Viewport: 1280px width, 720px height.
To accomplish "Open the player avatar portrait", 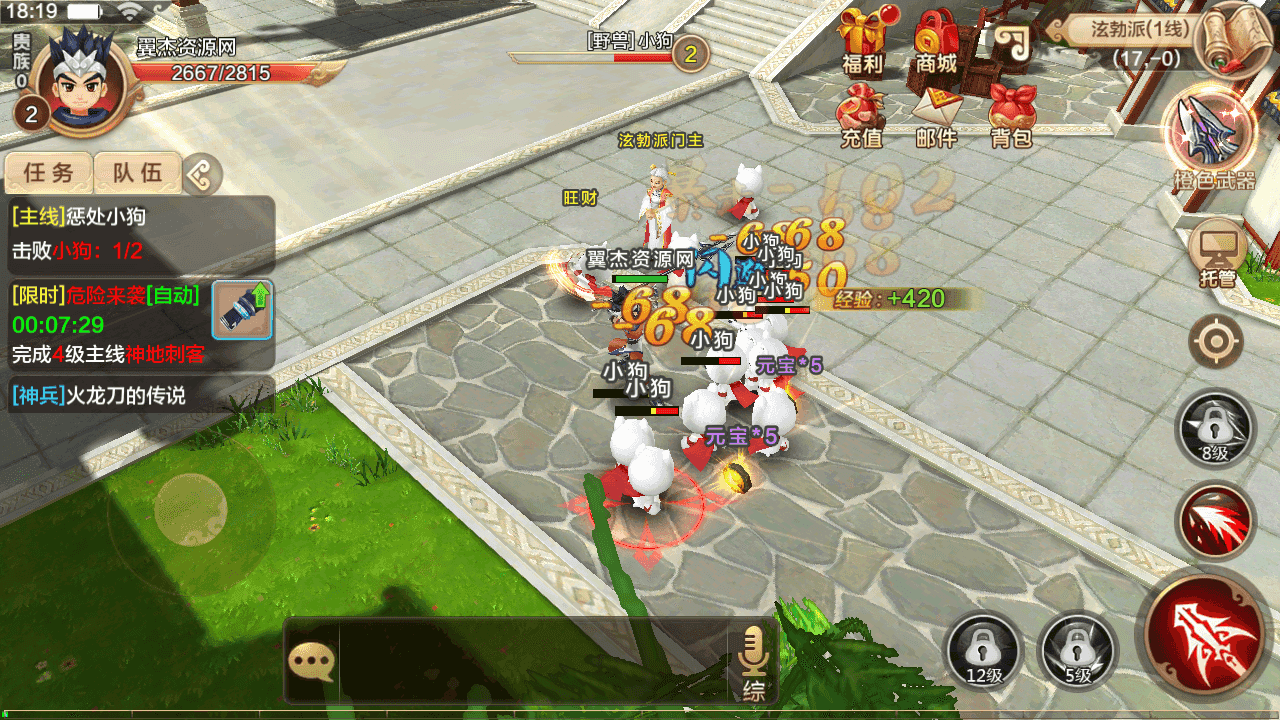I will [78, 82].
